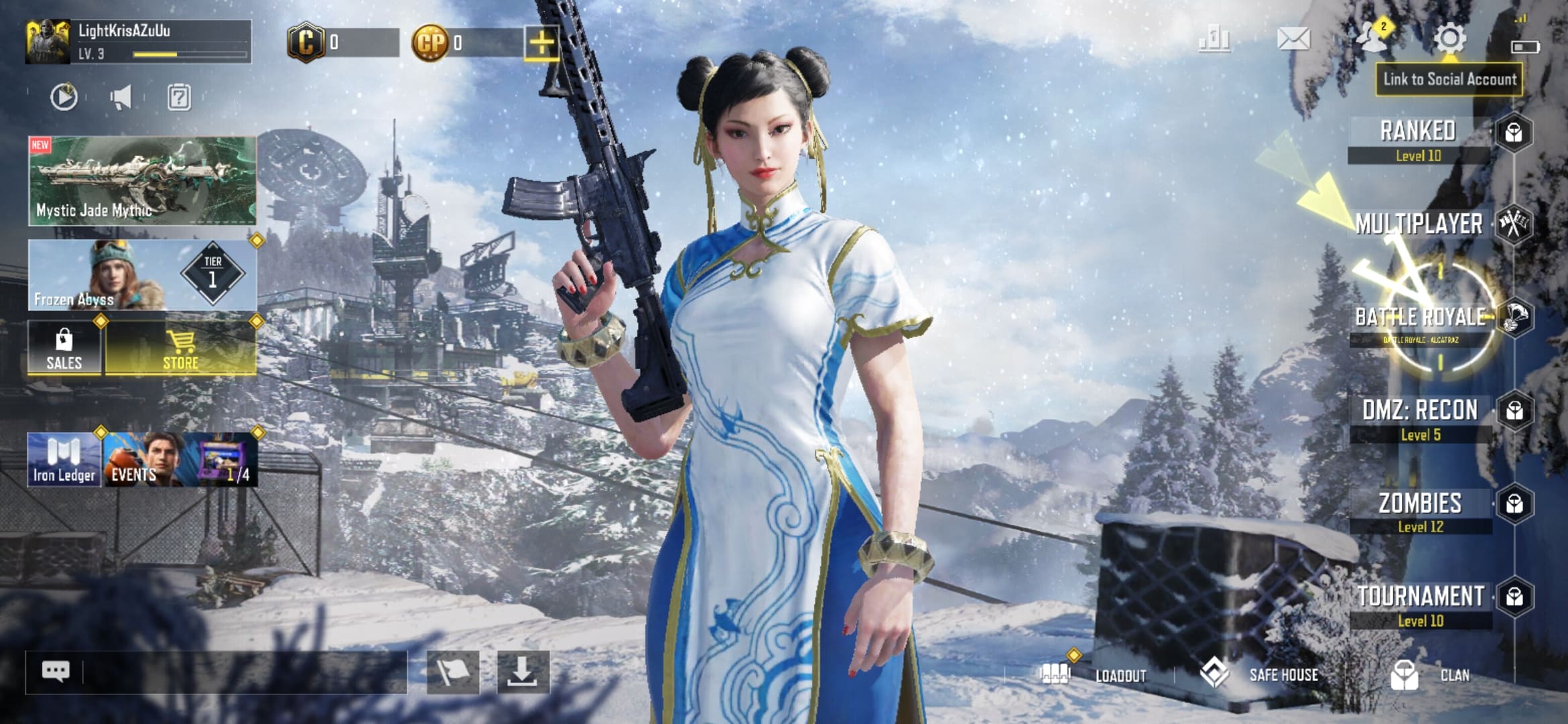The image size is (1568, 724).
Task: Open the download manager icon
Action: (x=523, y=672)
